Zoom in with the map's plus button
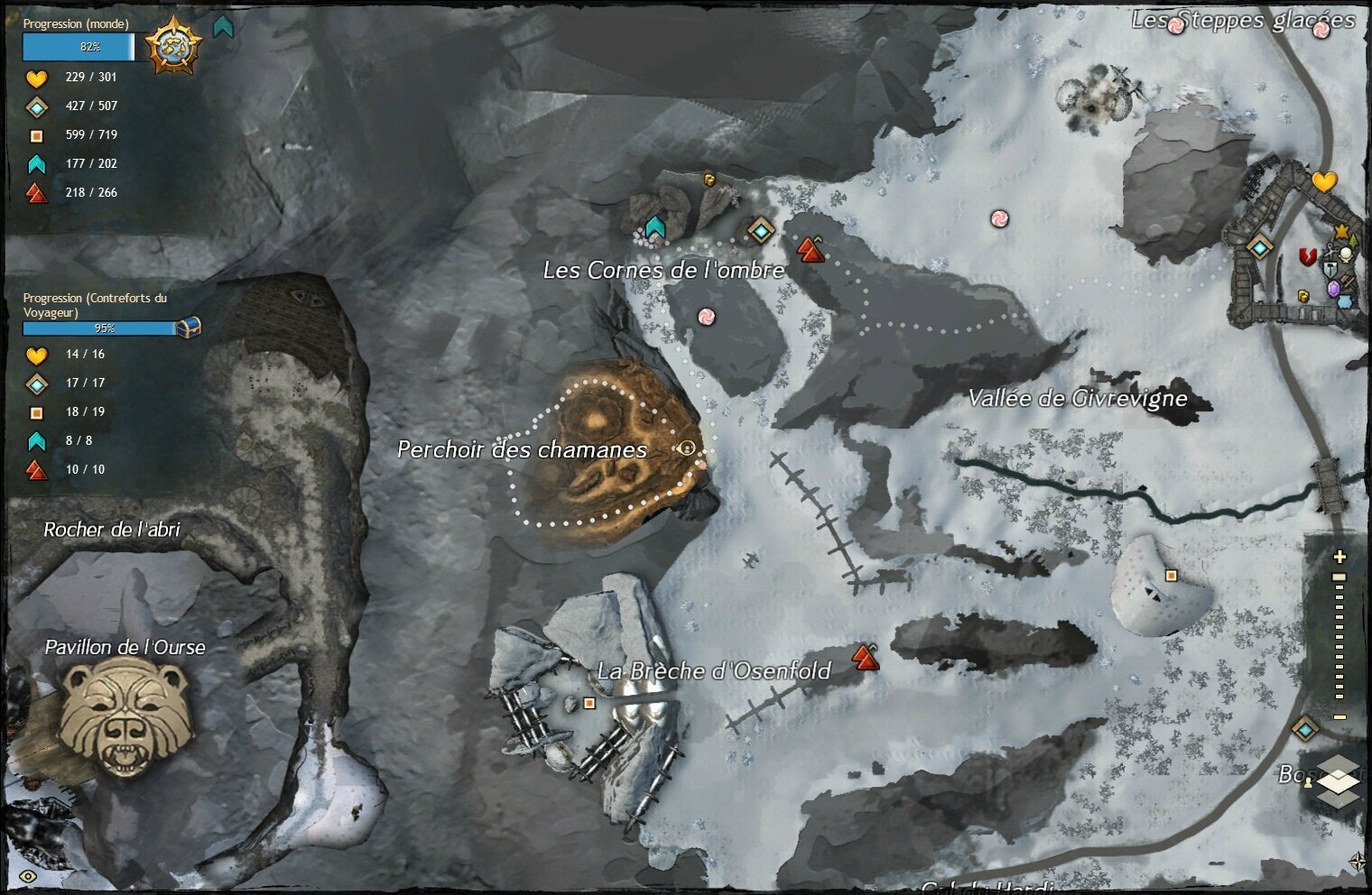 (1340, 558)
